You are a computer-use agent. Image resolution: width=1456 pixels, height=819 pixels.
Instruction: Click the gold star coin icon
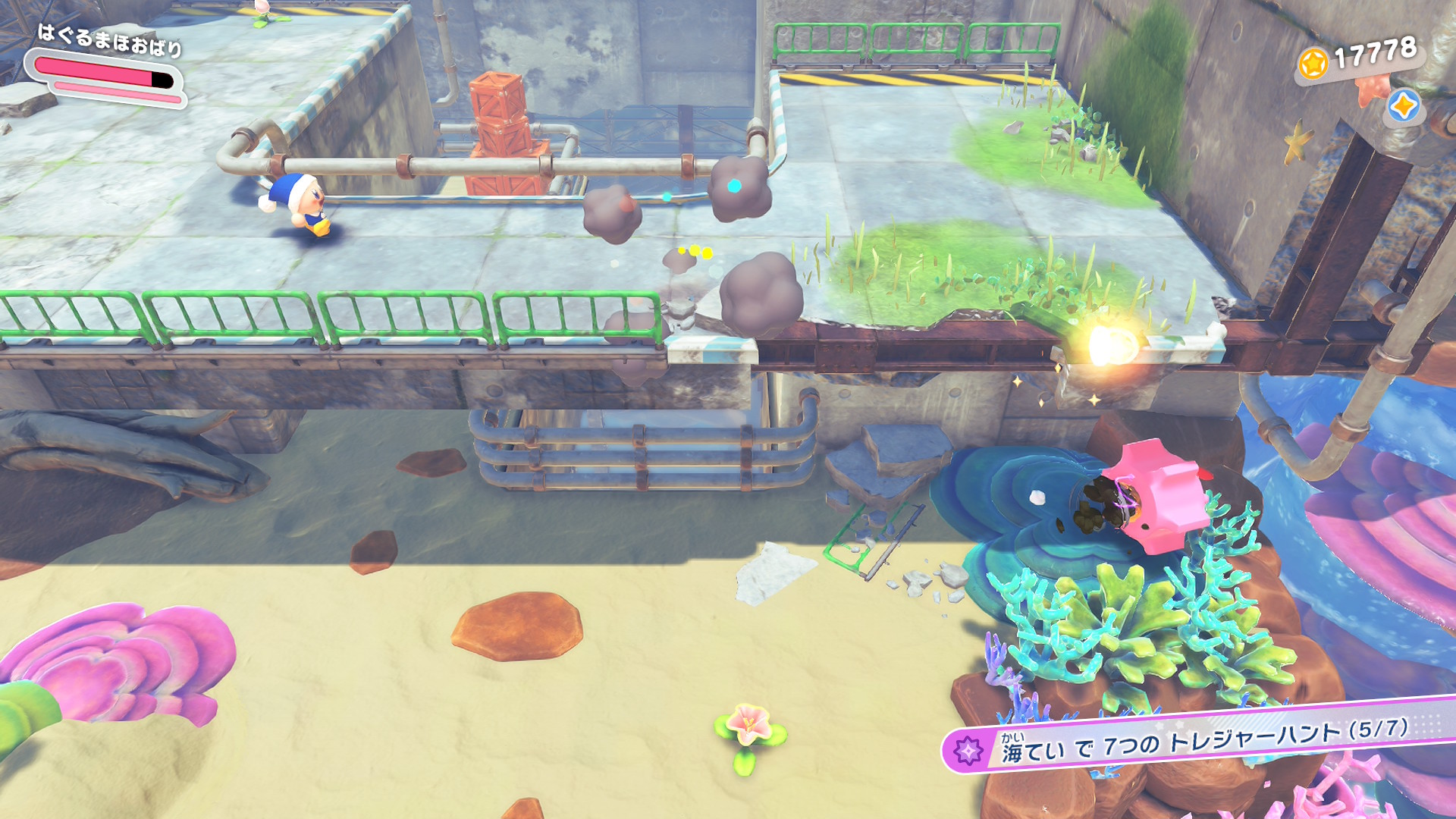1313,63
